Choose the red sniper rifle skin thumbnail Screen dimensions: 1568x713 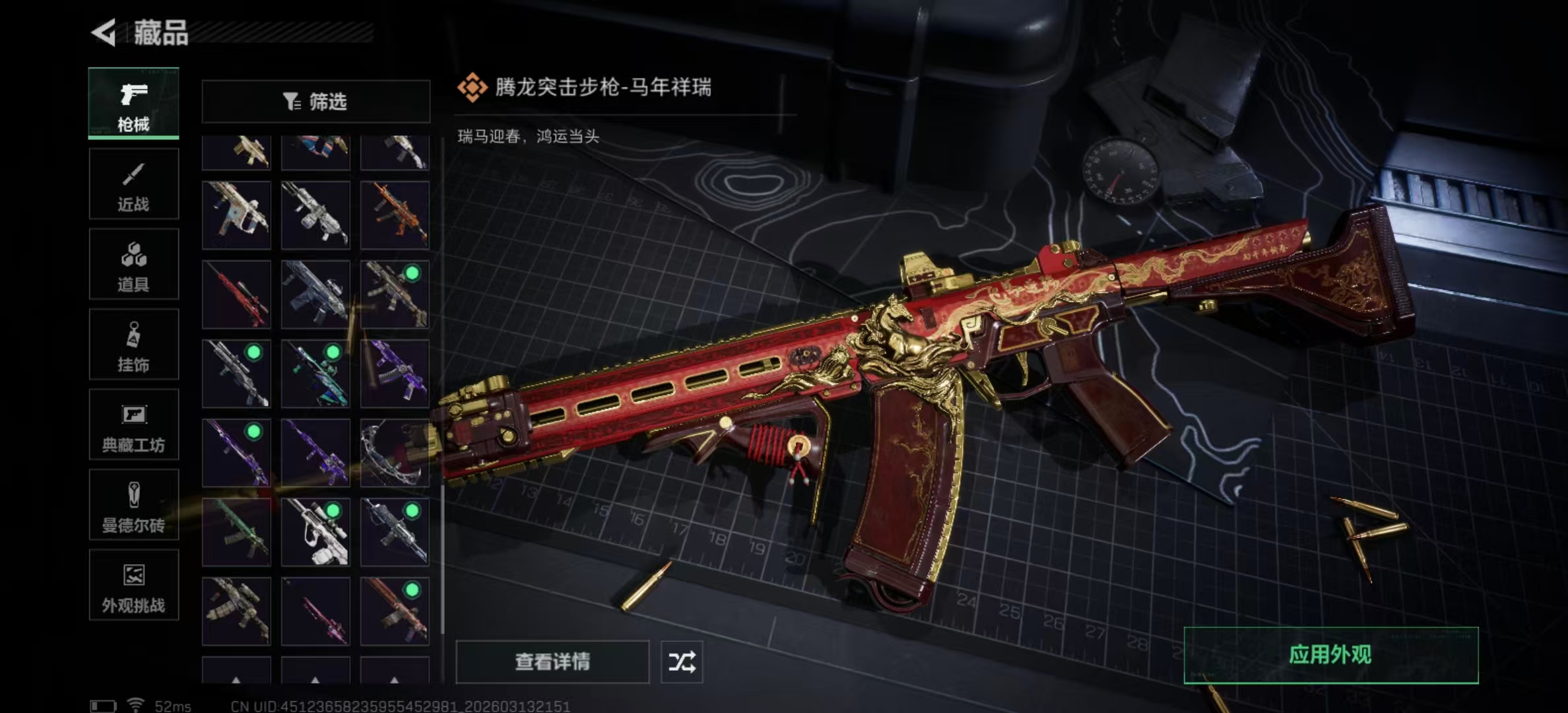[x=236, y=294]
